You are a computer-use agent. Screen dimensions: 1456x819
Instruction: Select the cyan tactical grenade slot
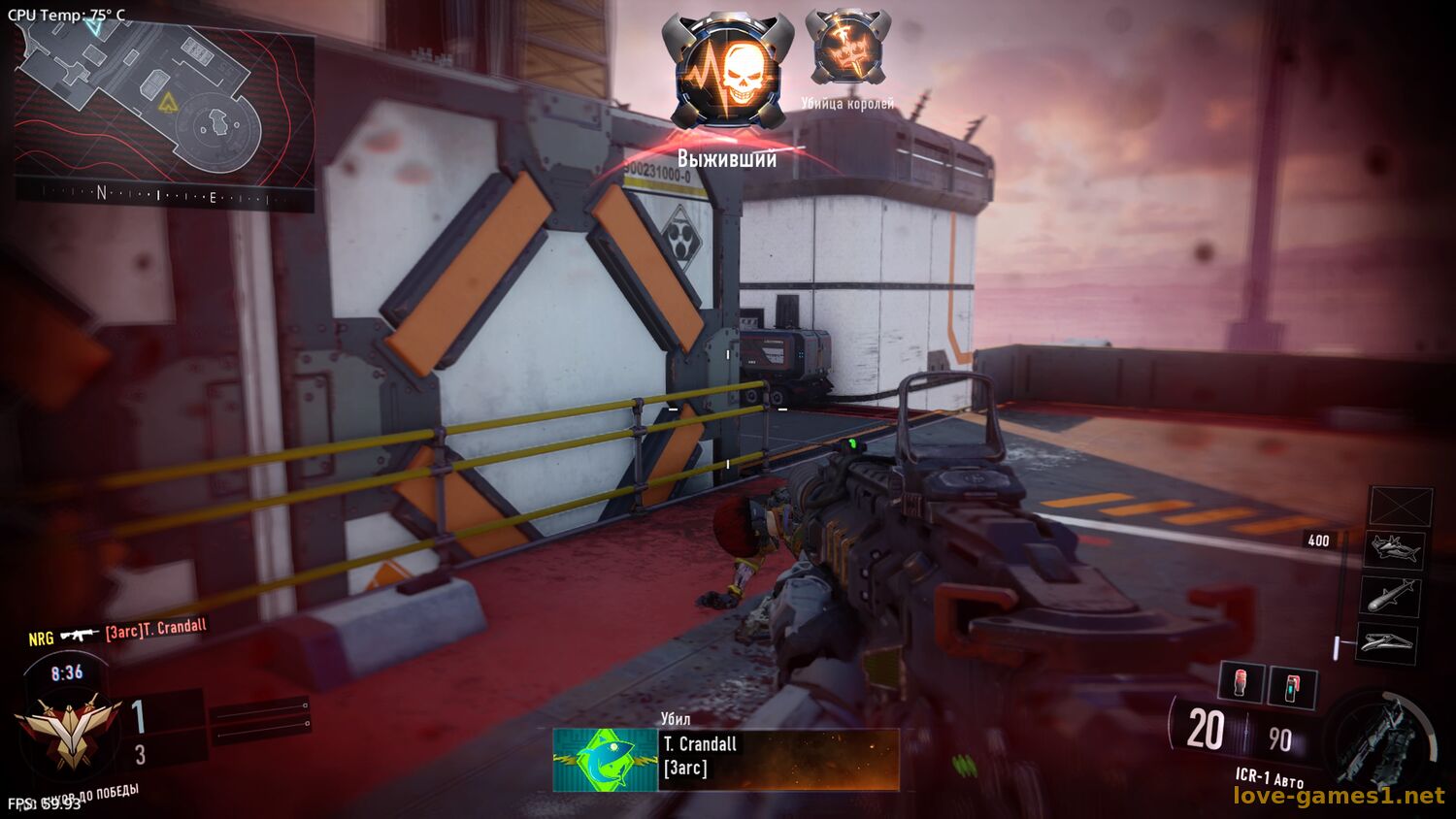[x=1293, y=687]
